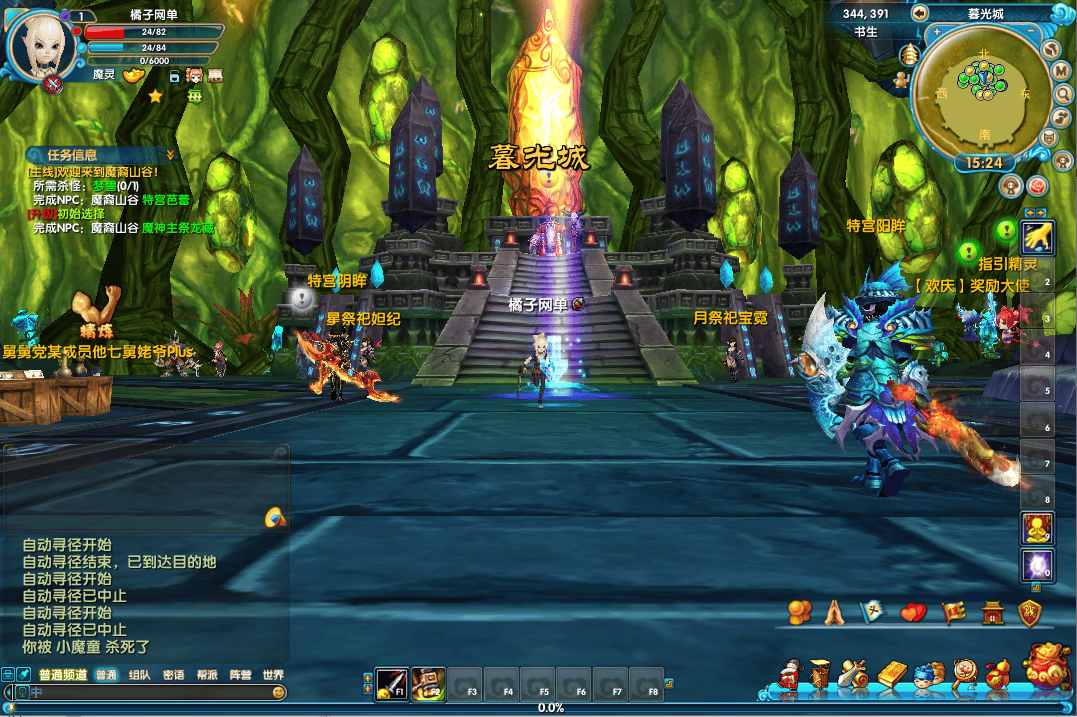Open the sword and scroll menu icon
1077x717 pixels.
[x=854, y=675]
